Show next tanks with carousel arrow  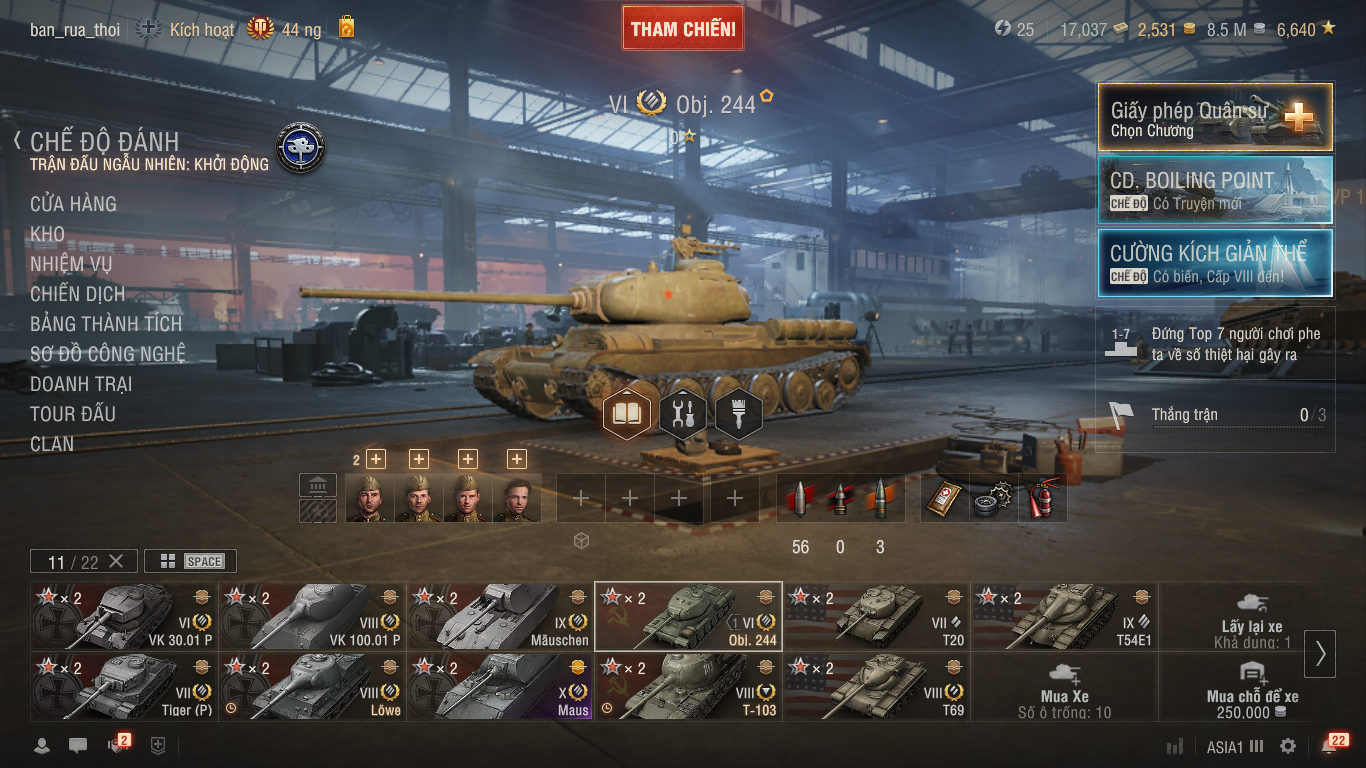[1320, 653]
